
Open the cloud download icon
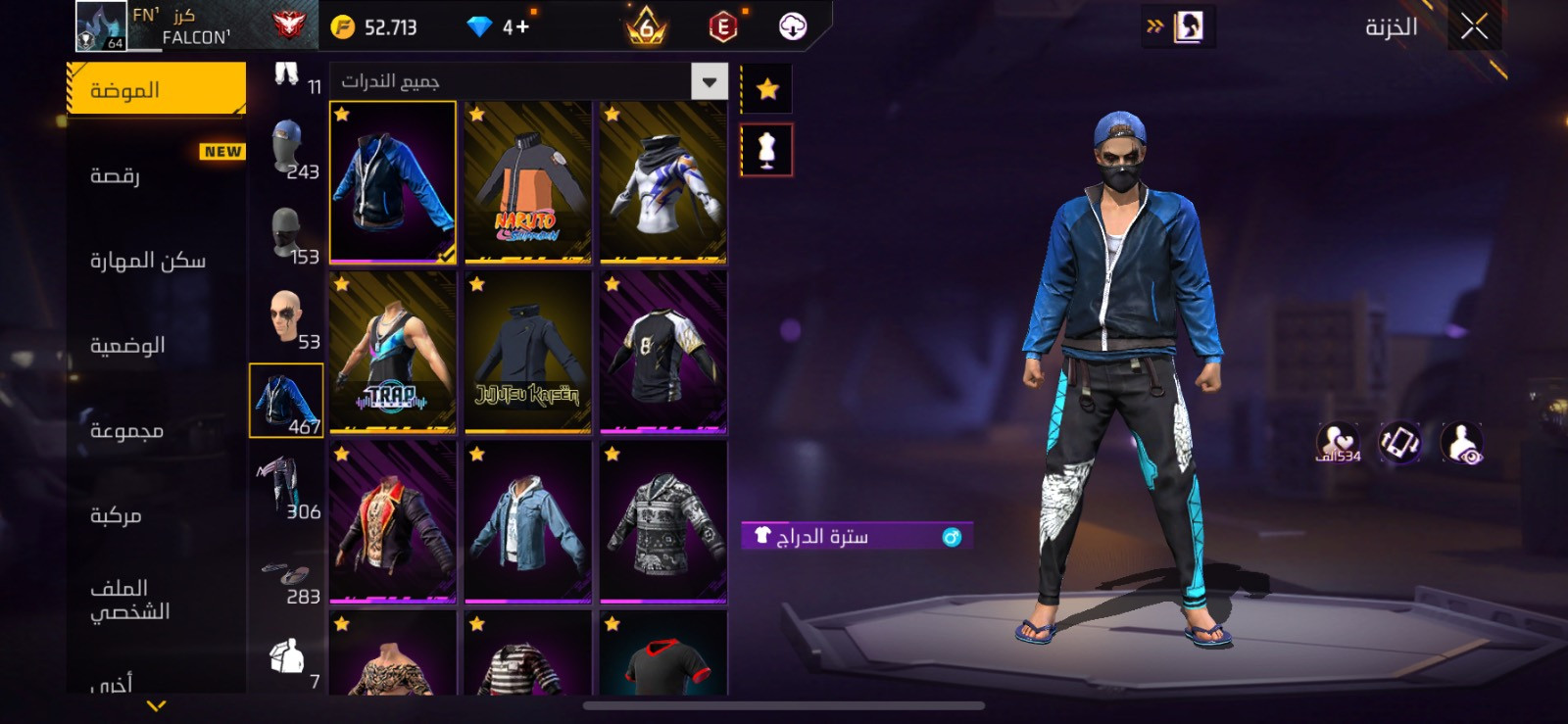click(793, 27)
